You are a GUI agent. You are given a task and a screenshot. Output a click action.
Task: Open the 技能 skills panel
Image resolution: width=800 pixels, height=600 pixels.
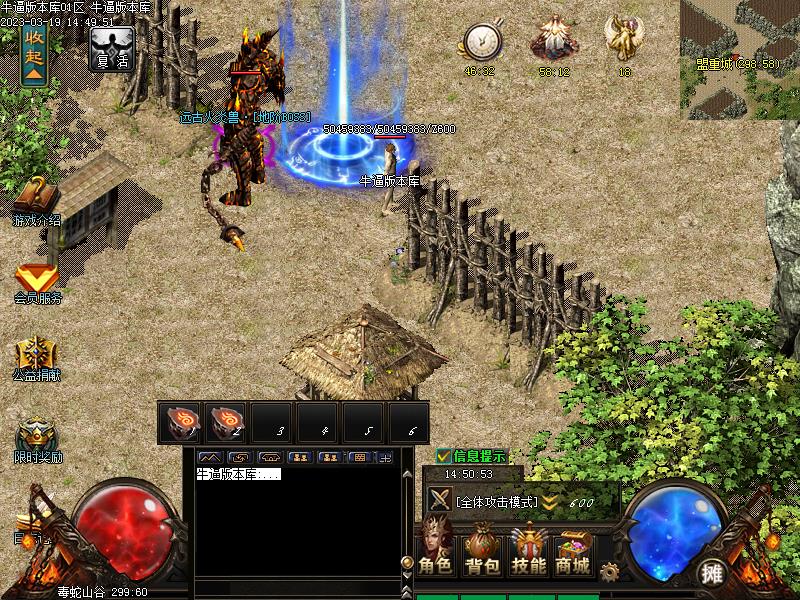pos(528,552)
